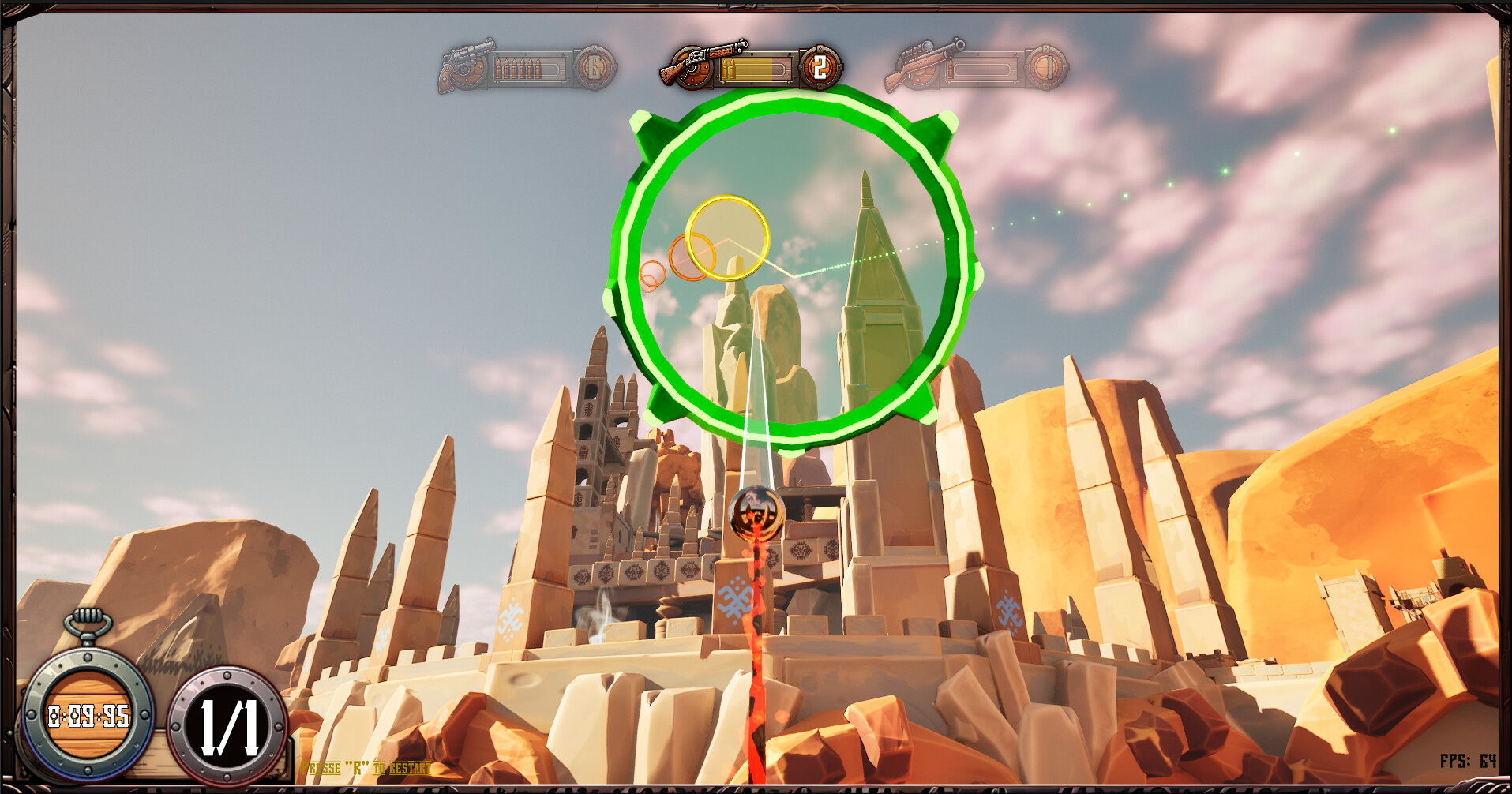Click the yellow target circle inside the reticle
This screenshot has height=794, width=1512.
726,237
